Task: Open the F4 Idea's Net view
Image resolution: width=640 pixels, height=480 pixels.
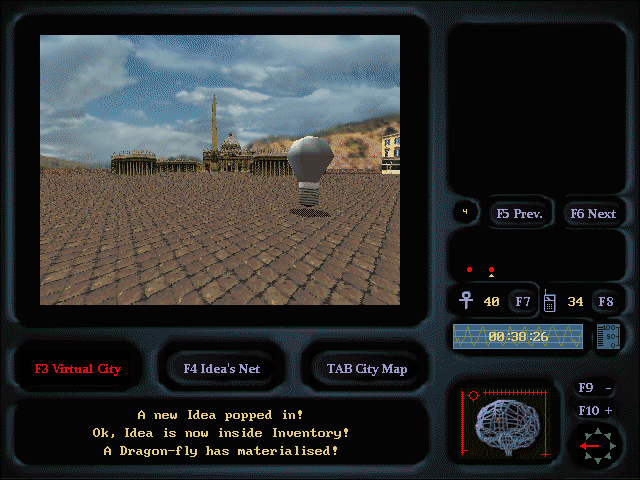Action: [221, 368]
